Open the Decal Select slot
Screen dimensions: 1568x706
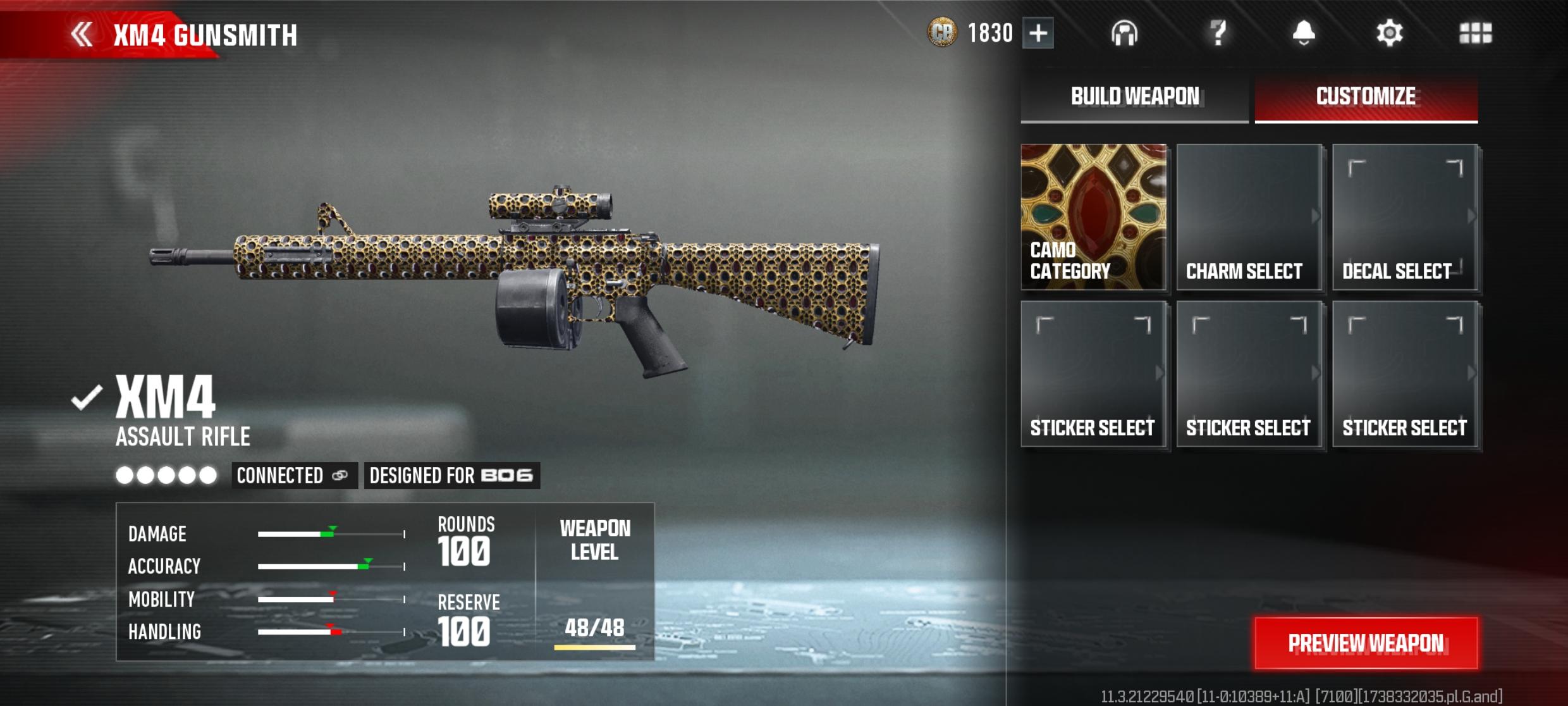pyautogui.click(x=1405, y=217)
